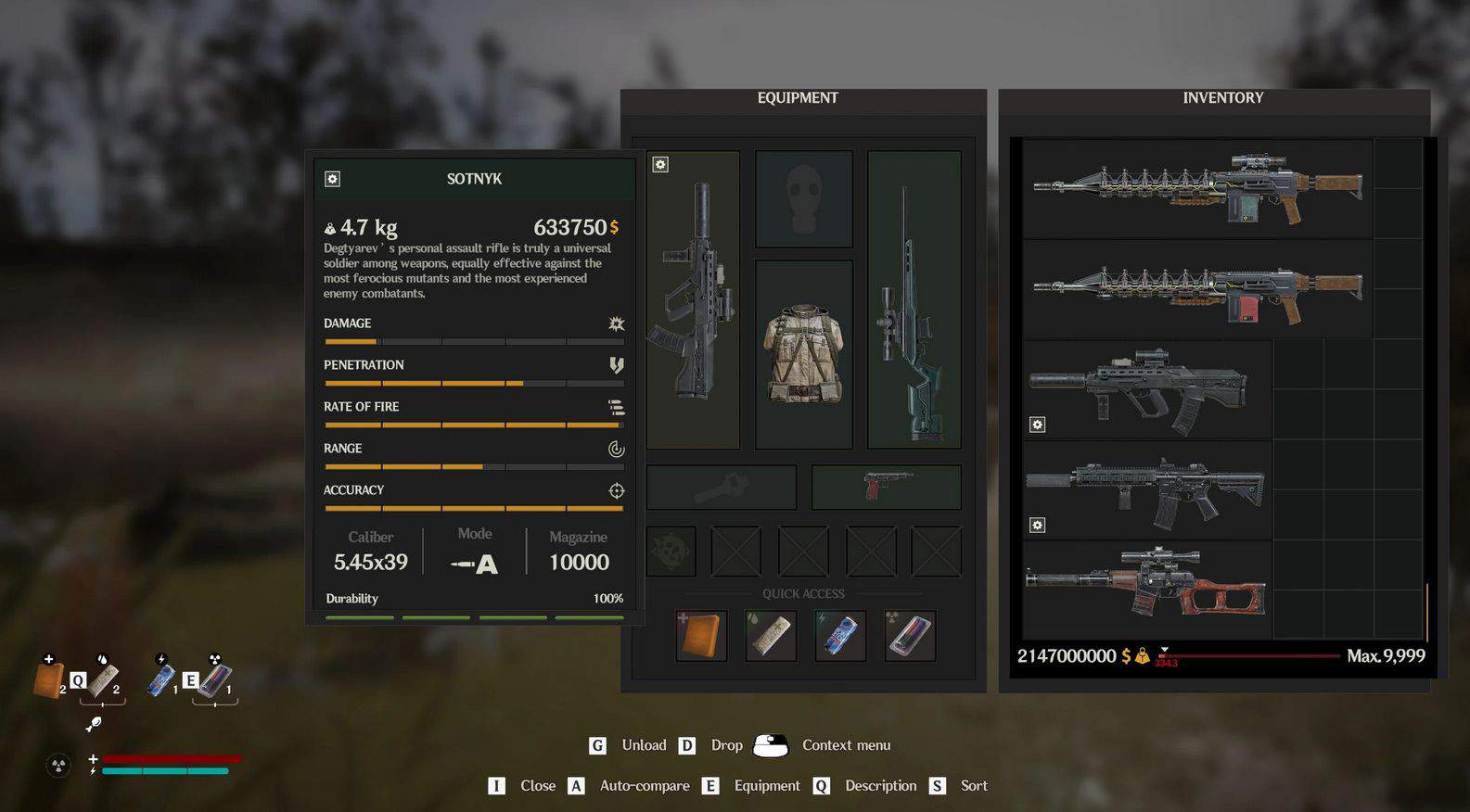Select the suppressed M4-style carbine in inventory

[x=1146, y=489]
